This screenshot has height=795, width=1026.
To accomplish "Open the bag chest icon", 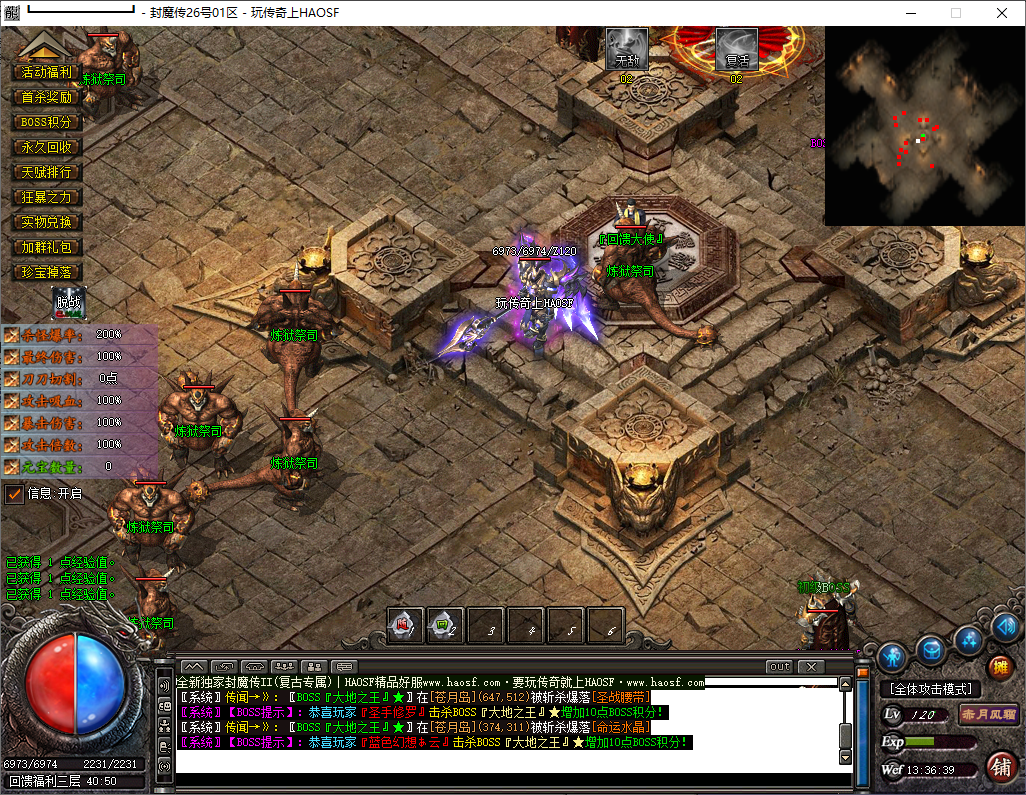I will click(931, 650).
